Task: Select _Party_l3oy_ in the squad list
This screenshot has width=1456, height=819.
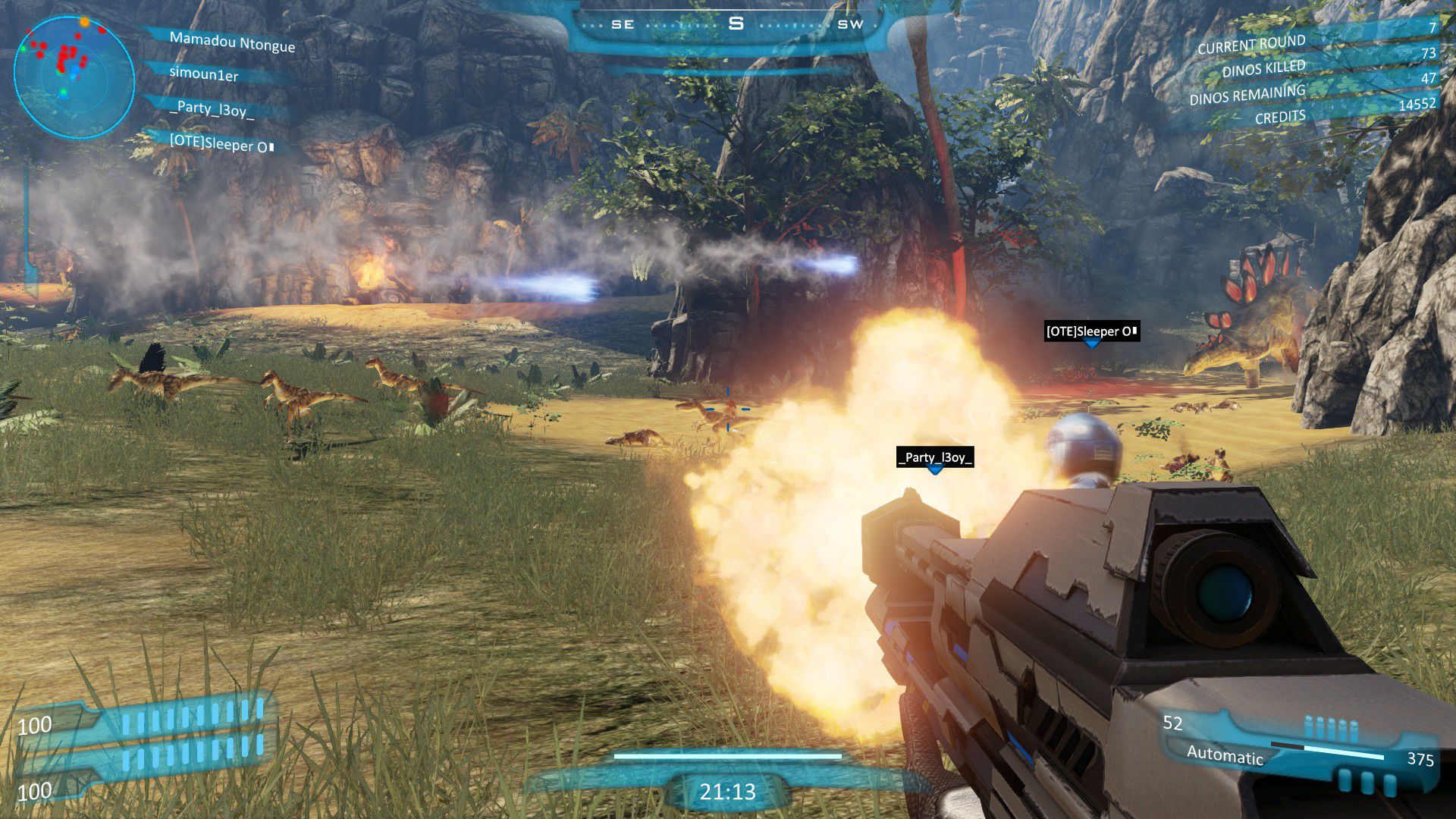Action: pyautogui.click(x=212, y=109)
